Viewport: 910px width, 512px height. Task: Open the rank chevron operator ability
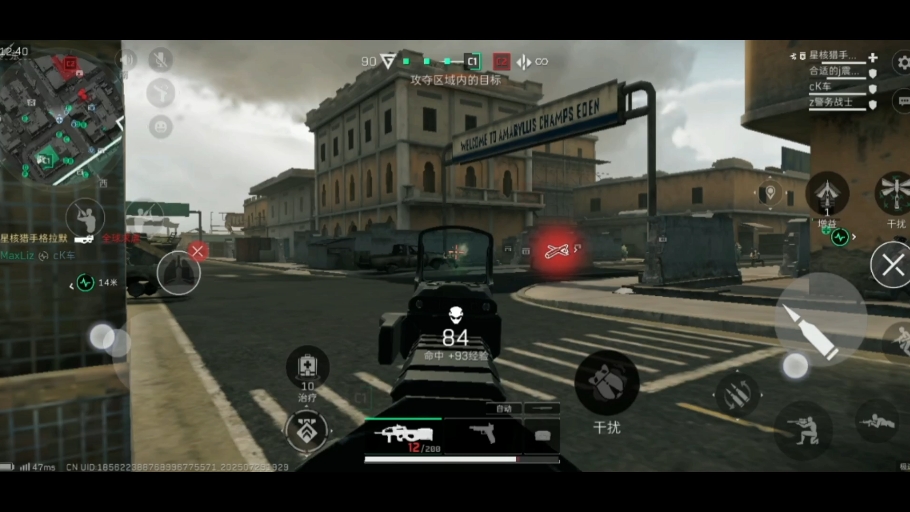tap(307, 431)
